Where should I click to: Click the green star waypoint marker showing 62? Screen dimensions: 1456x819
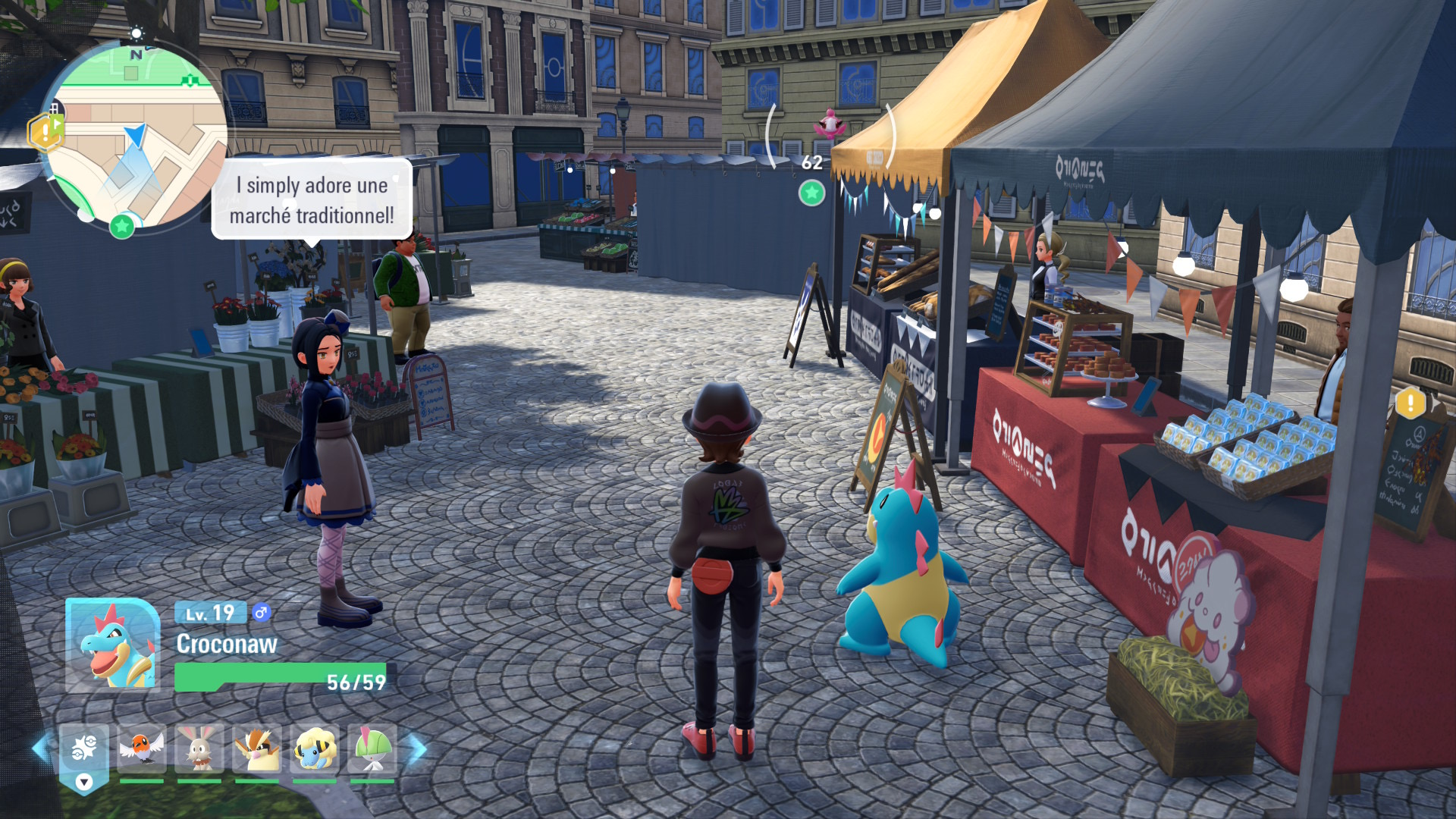pyautogui.click(x=811, y=193)
